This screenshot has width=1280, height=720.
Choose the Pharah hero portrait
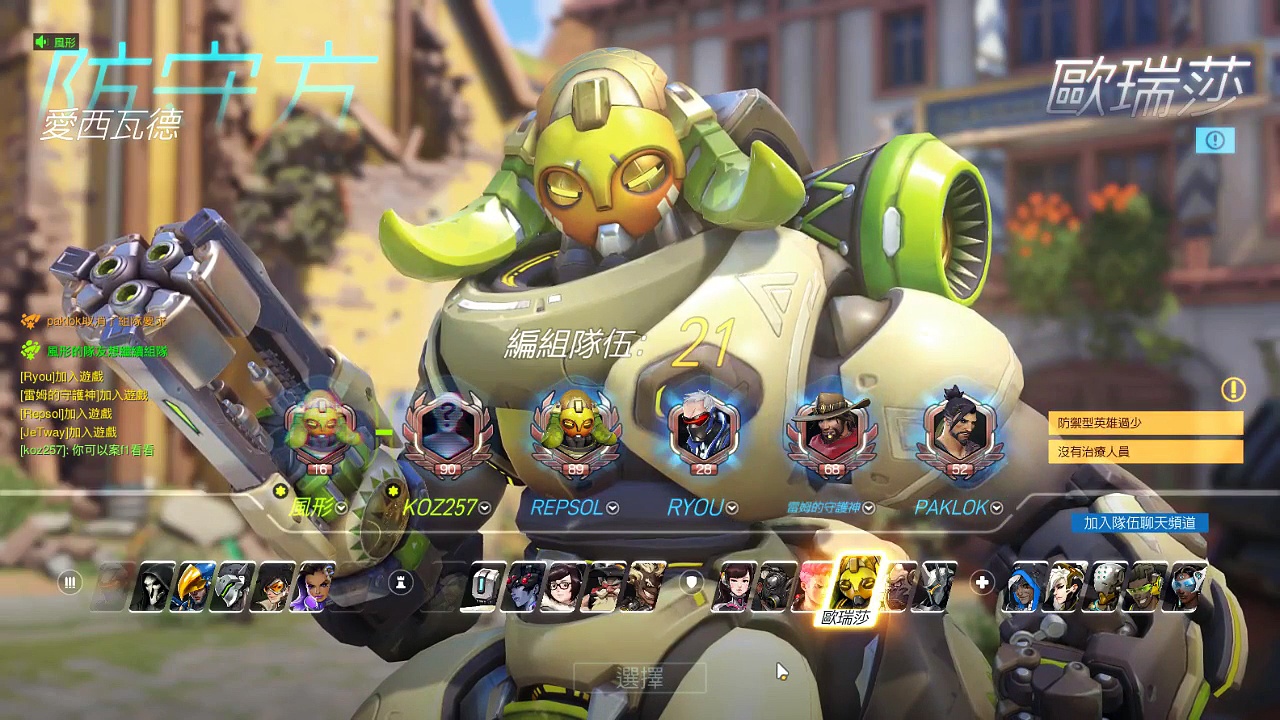tap(192, 585)
